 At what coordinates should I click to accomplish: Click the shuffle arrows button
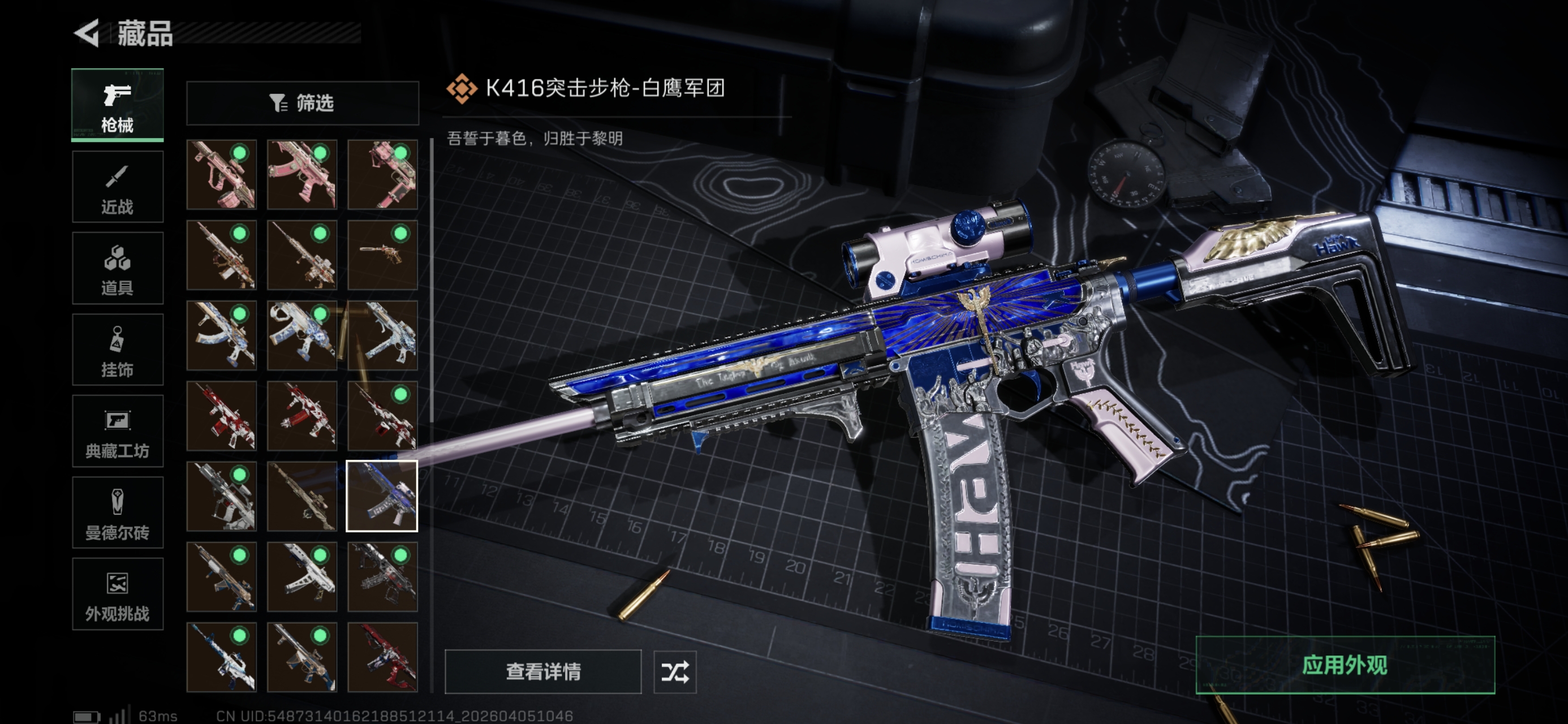click(674, 671)
